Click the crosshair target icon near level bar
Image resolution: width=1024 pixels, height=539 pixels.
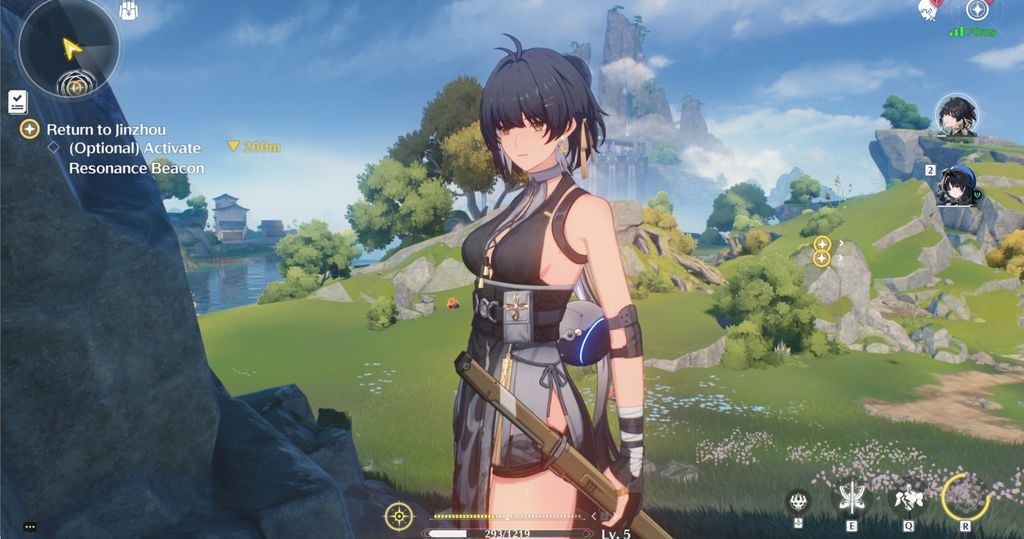(x=398, y=516)
